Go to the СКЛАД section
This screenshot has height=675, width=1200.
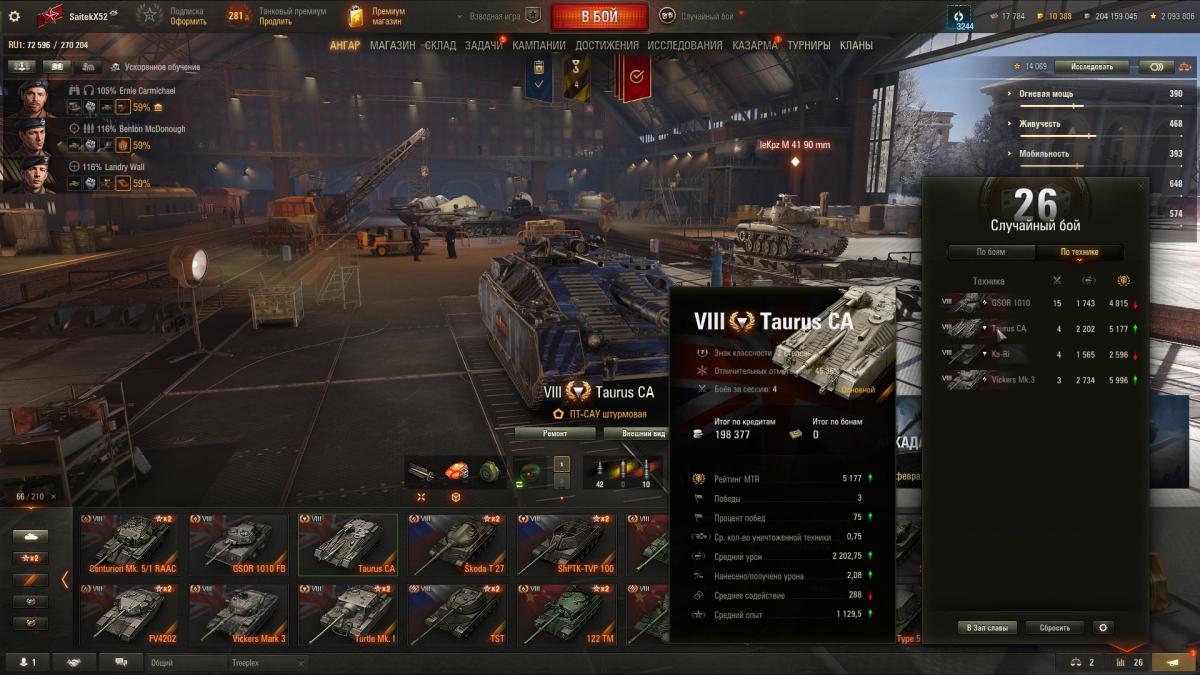click(441, 45)
